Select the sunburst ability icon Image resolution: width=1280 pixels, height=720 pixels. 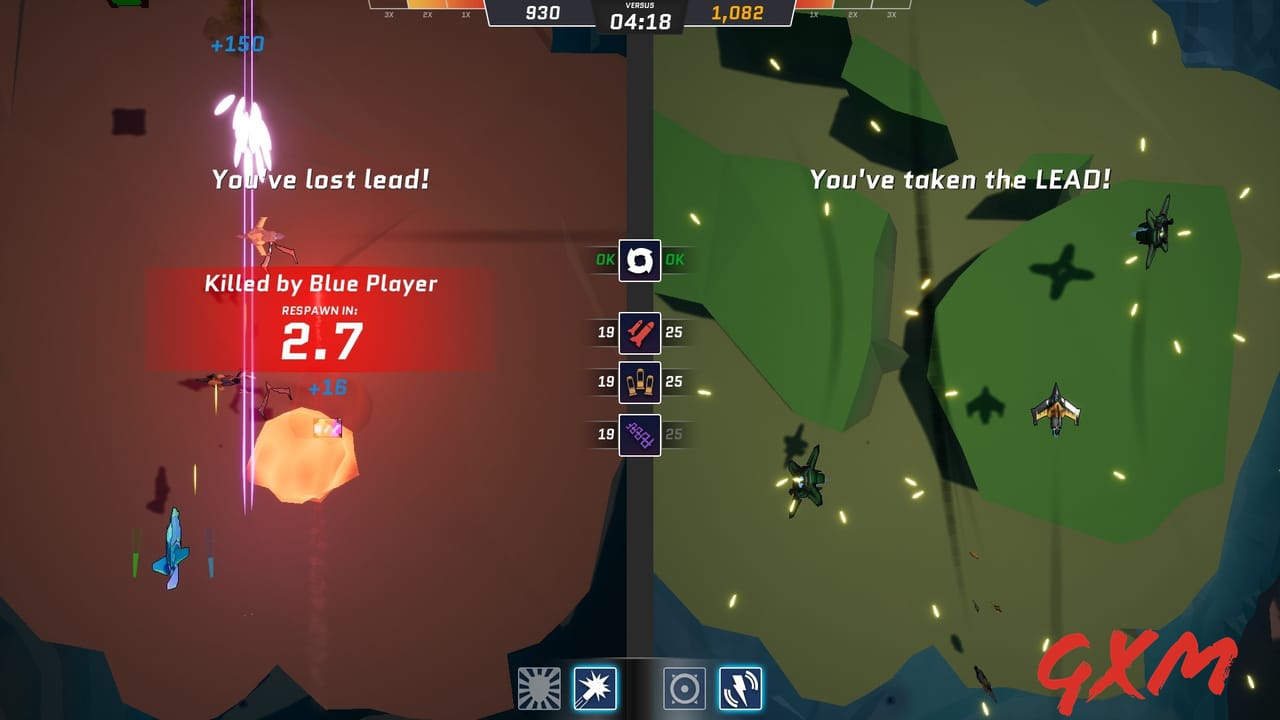coord(540,688)
